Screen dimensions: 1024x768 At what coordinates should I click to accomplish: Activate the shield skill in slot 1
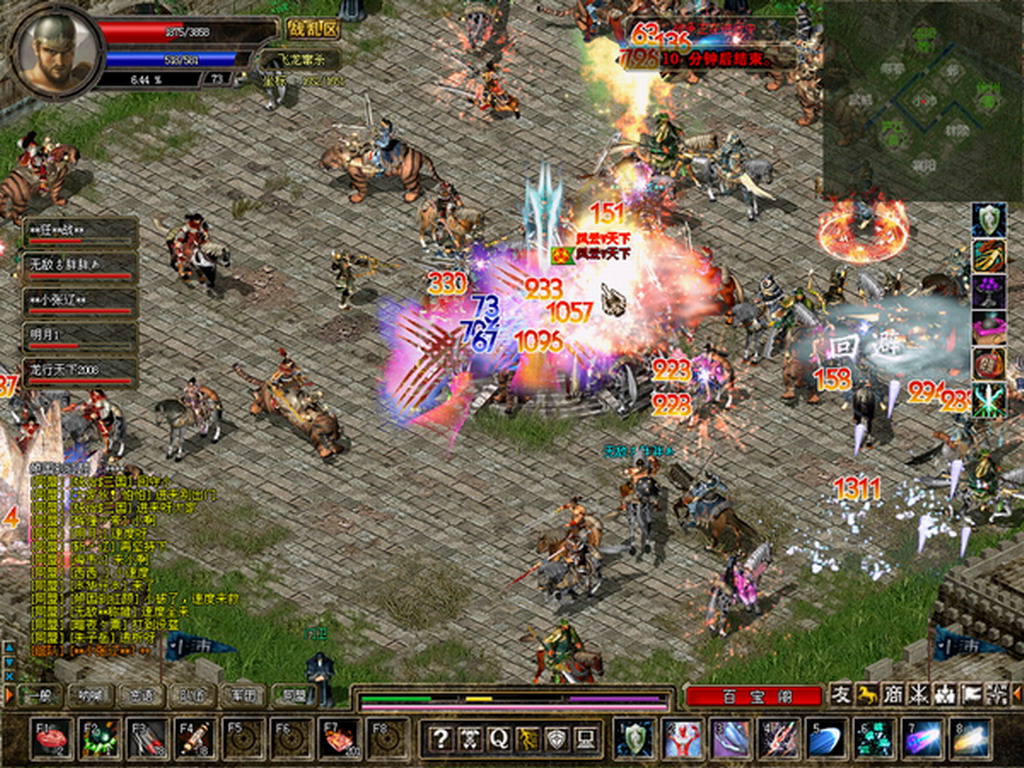[x=633, y=739]
